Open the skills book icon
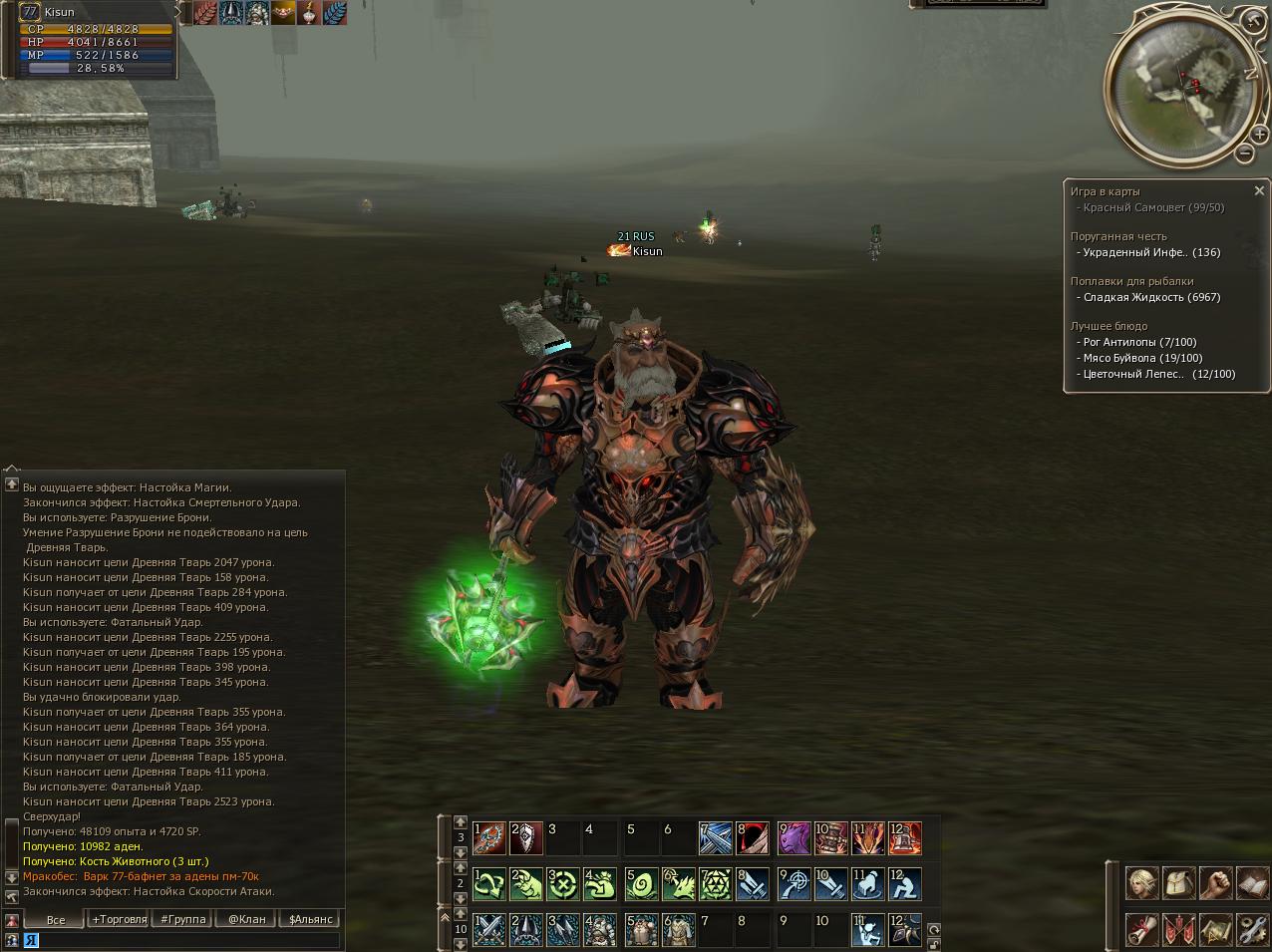Image resolution: width=1272 pixels, height=952 pixels. (x=1252, y=883)
